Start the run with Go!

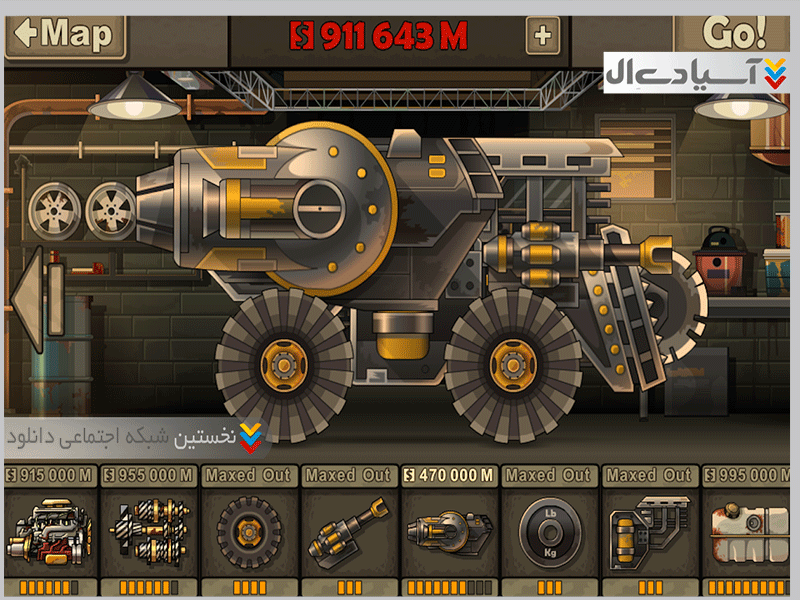735,32
